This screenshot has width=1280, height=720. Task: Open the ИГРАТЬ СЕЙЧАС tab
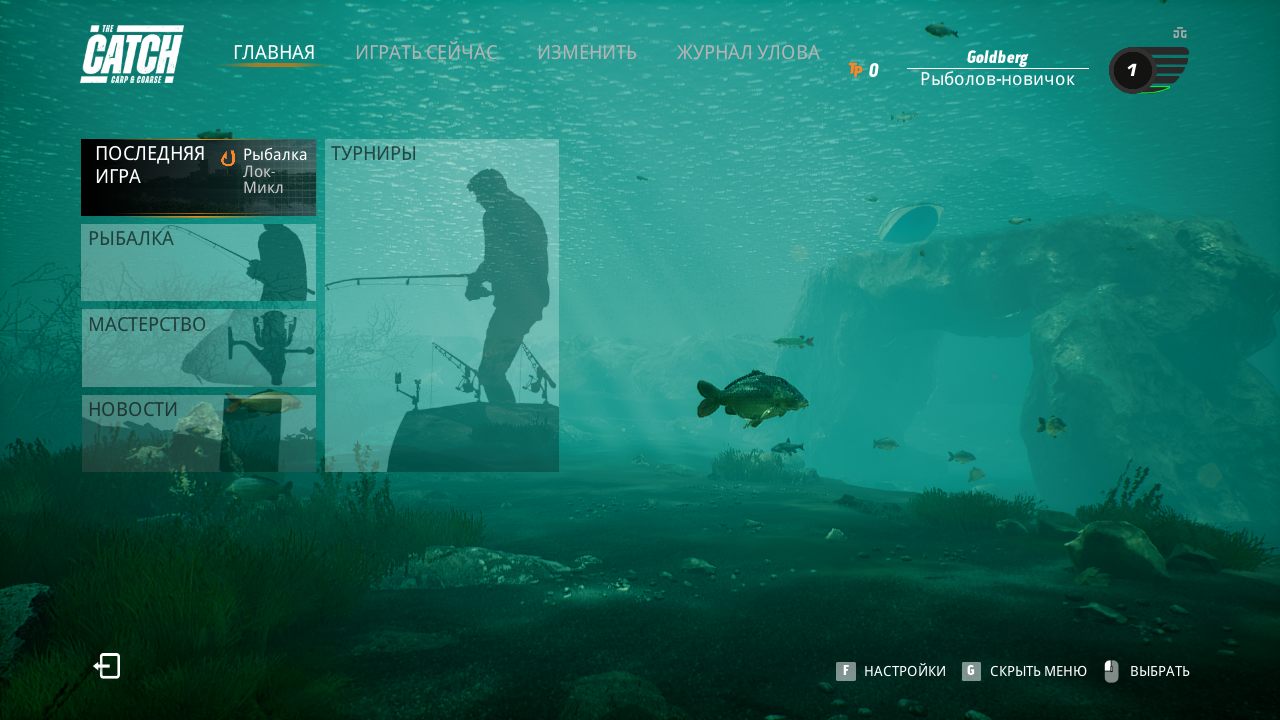426,52
